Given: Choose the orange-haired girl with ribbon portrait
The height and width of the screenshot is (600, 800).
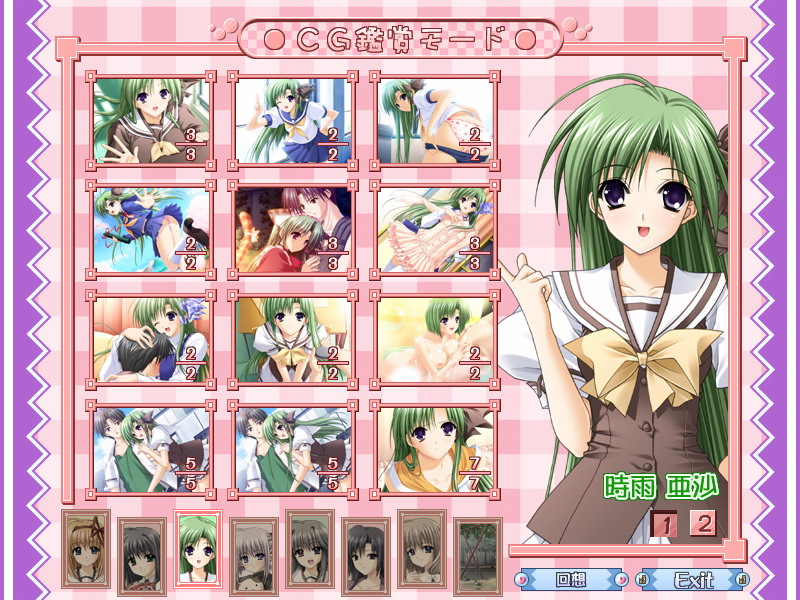Looking at the screenshot, I should pyautogui.click(x=86, y=549).
